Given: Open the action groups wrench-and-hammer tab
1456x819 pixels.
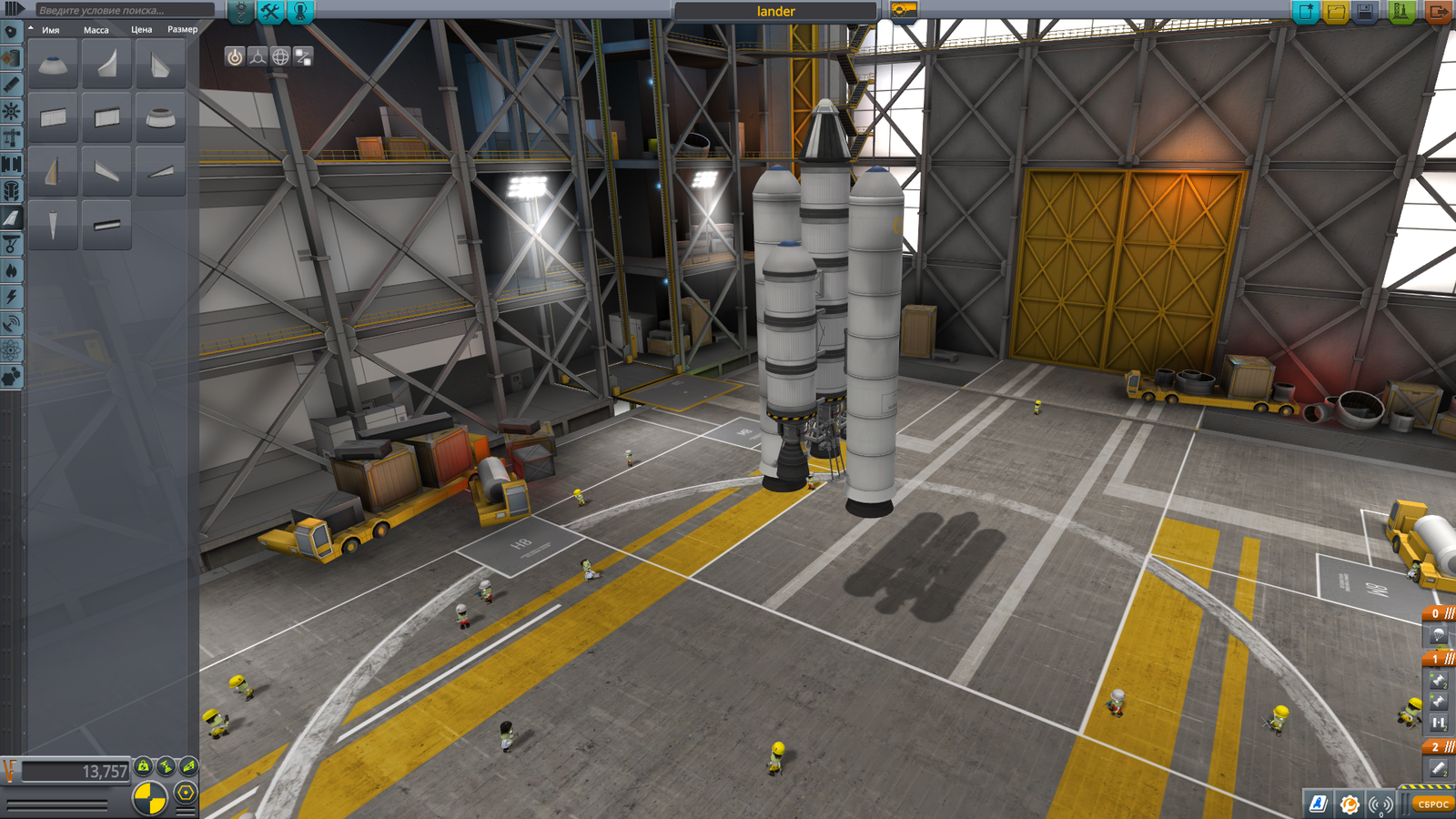Looking at the screenshot, I should [x=270, y=11].
